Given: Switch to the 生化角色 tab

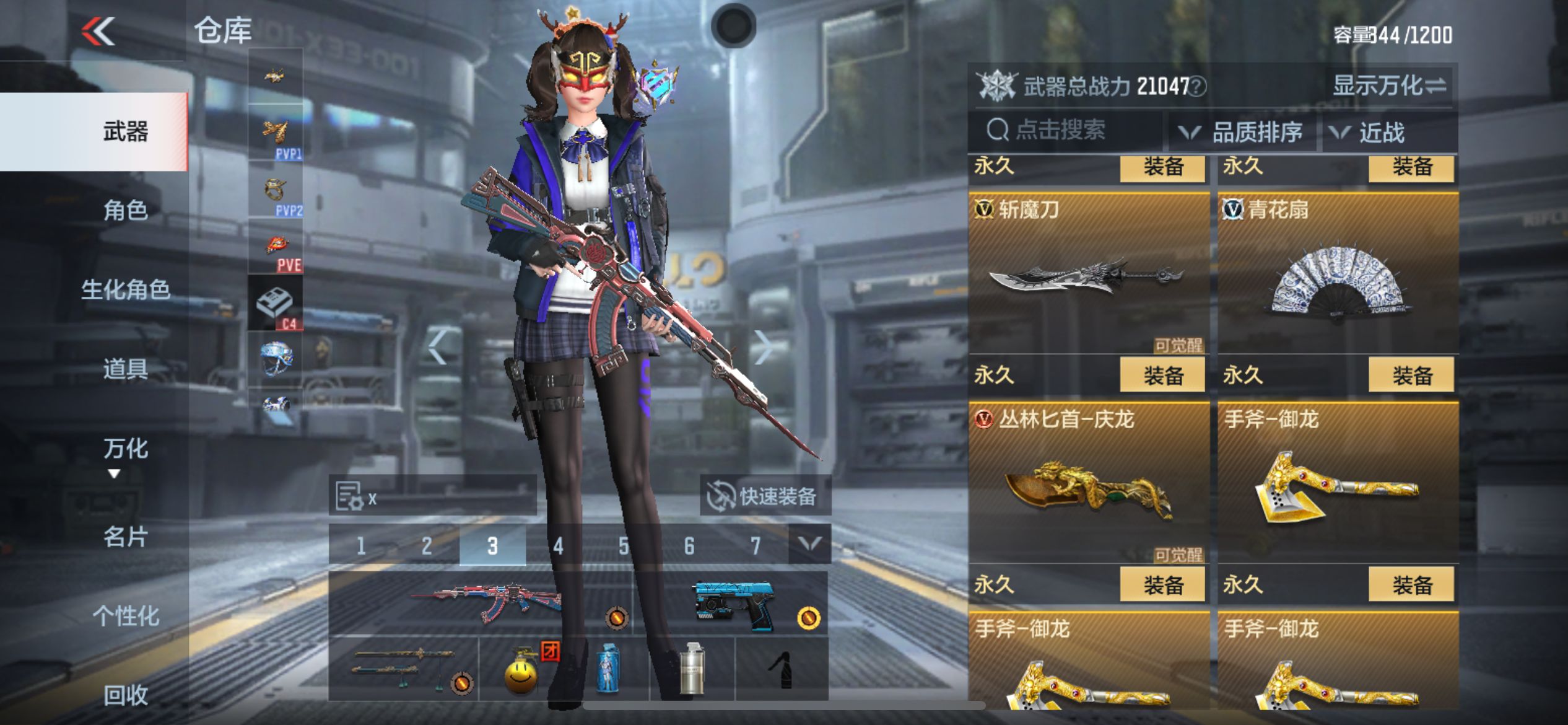Looking at the screenshot, I should pos(125,289).
